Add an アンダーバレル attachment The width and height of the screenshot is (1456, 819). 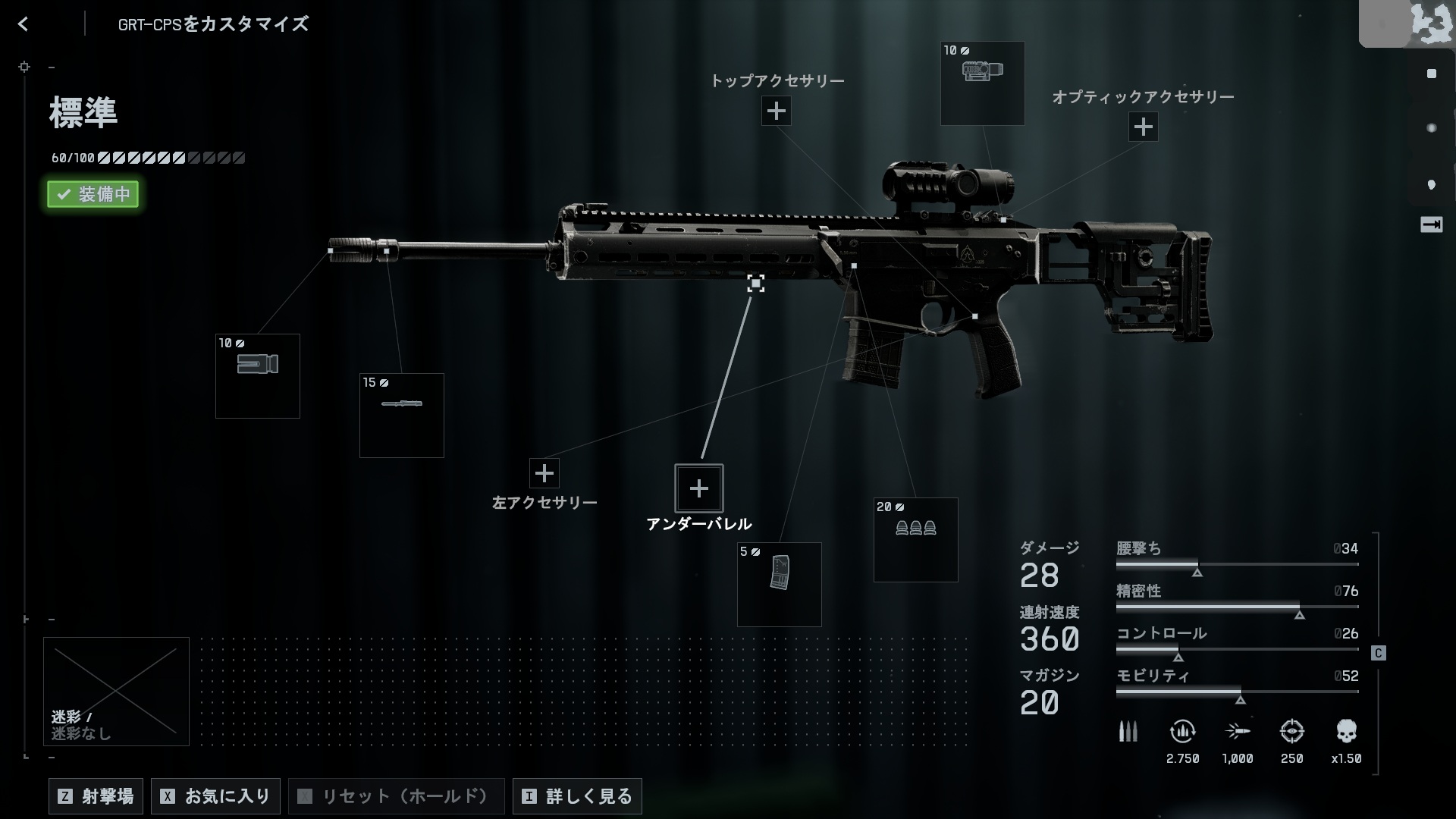coord(698,488)
